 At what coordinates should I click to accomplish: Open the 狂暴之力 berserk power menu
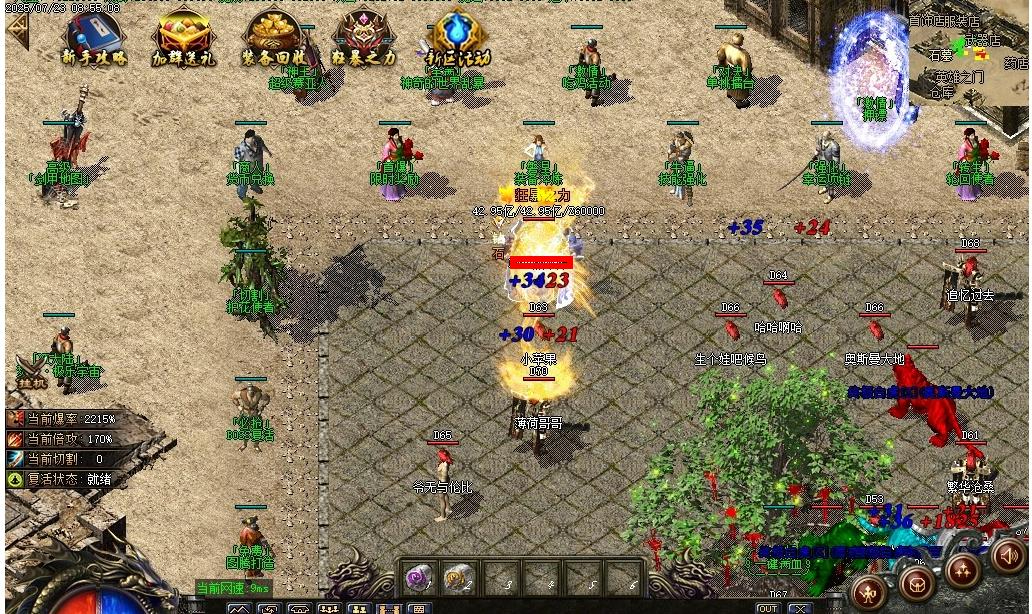364,38
